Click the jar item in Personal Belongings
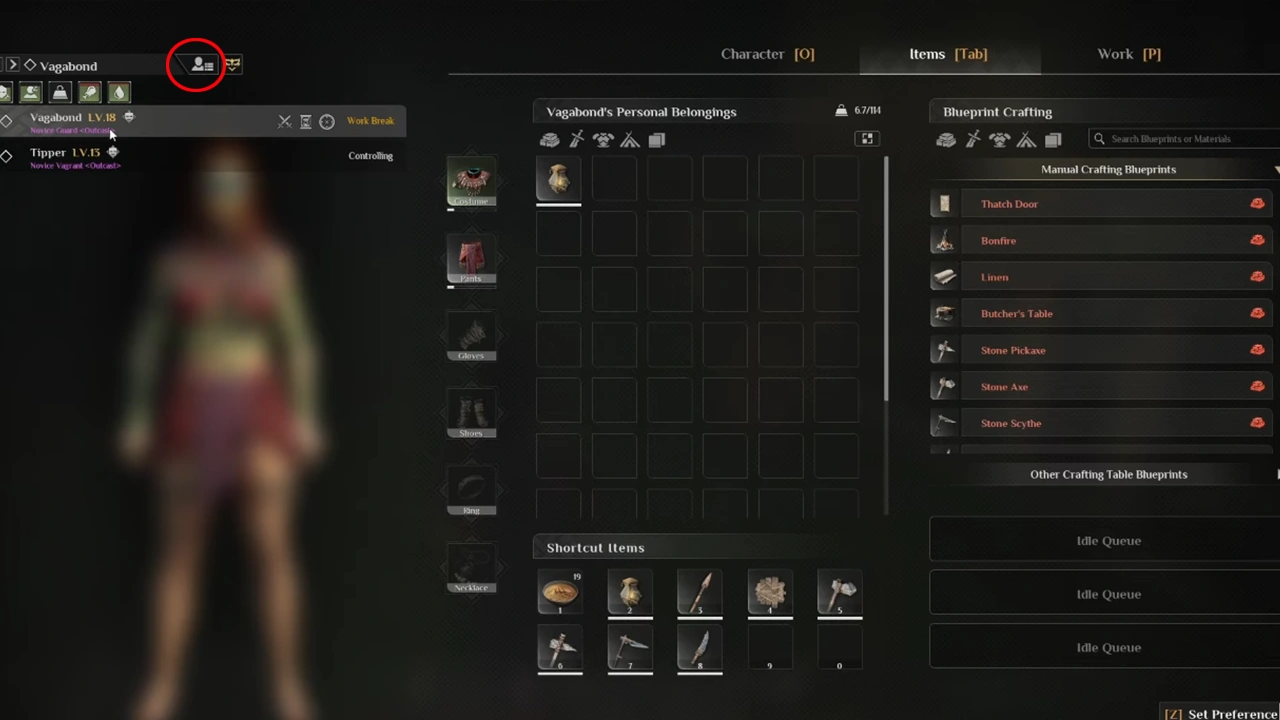 tap(559, 180)
